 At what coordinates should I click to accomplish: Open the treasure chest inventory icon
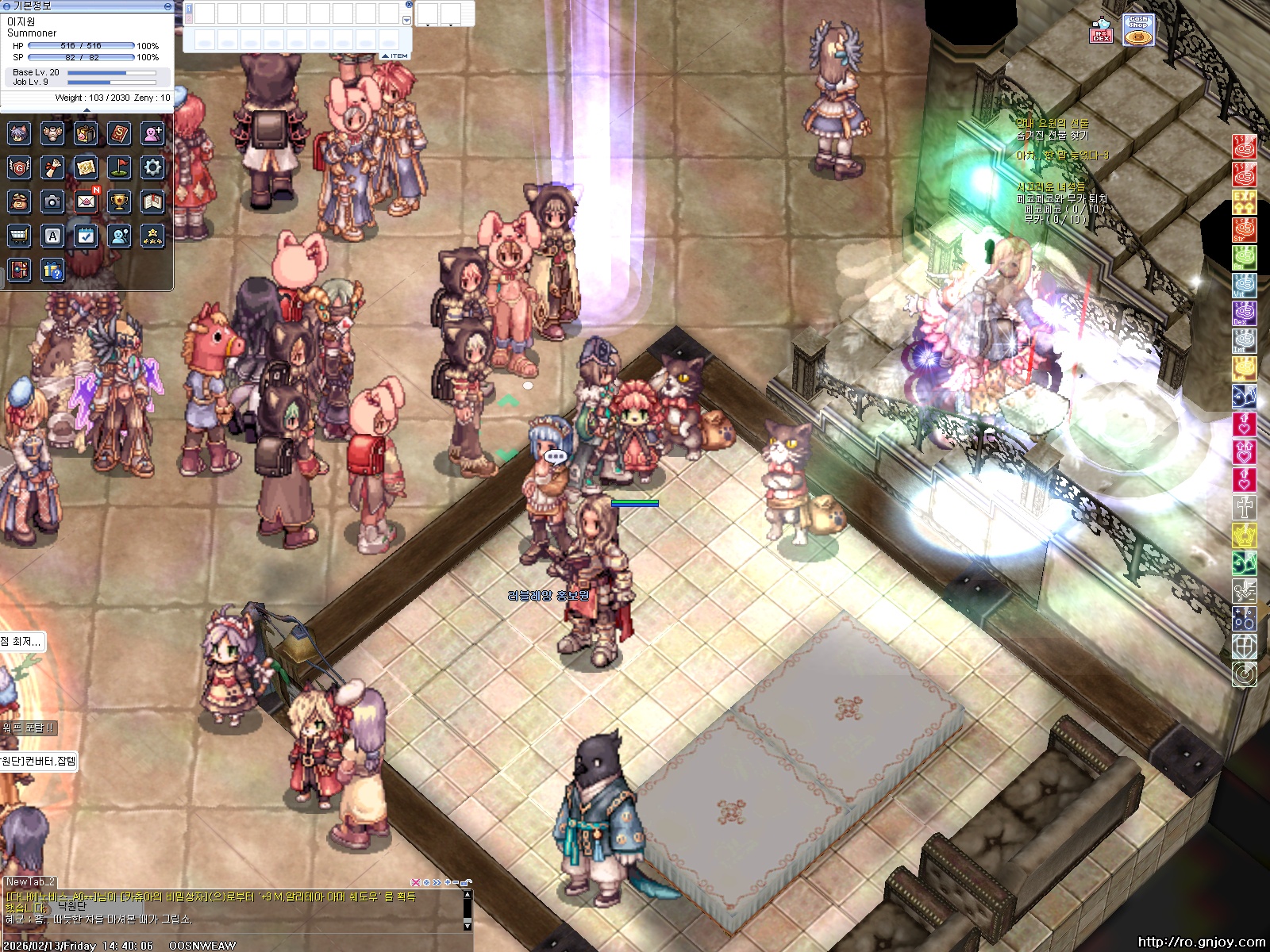click(86, 133)
